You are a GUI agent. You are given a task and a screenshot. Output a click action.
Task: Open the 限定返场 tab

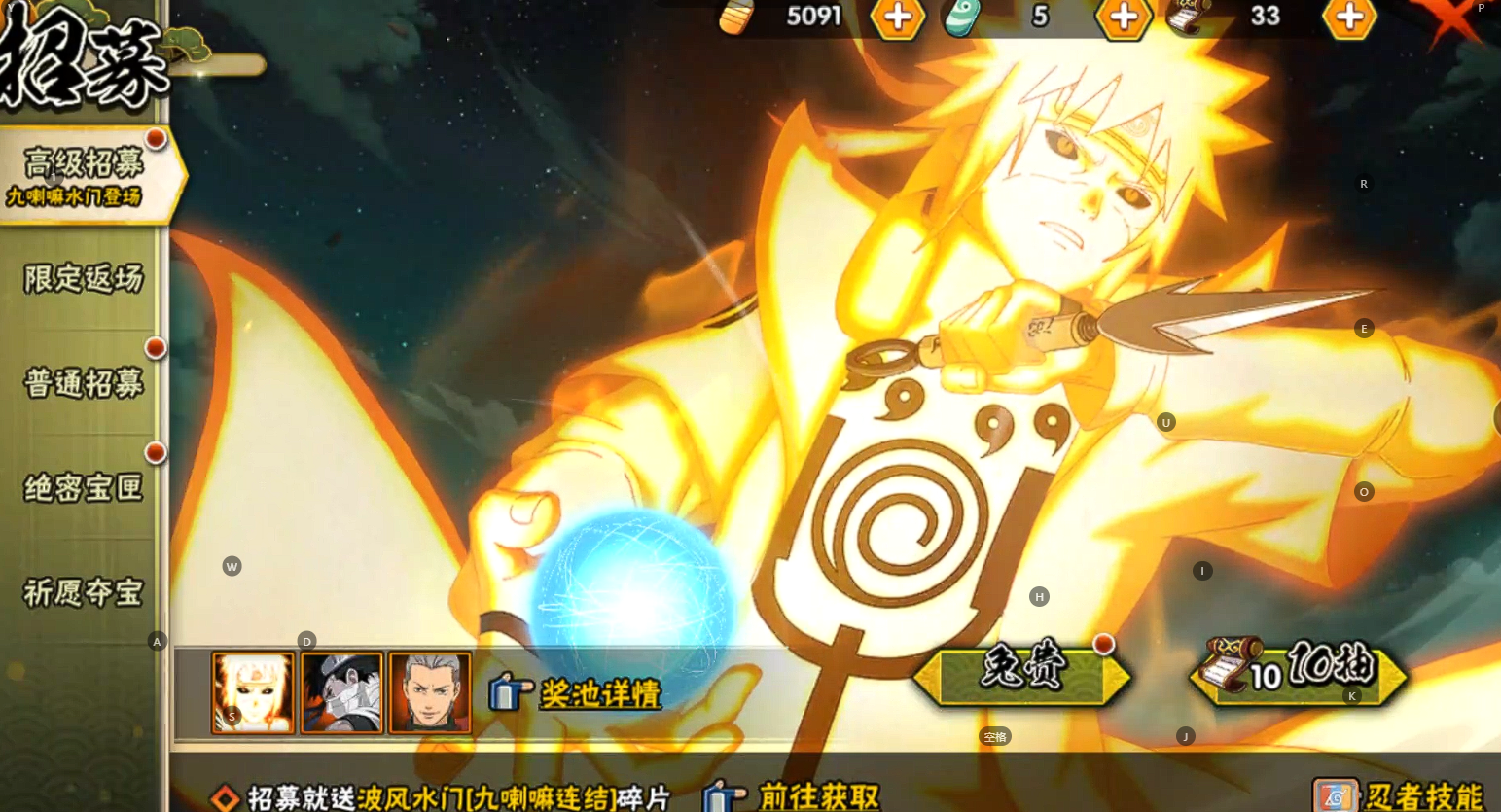point(84,280)
